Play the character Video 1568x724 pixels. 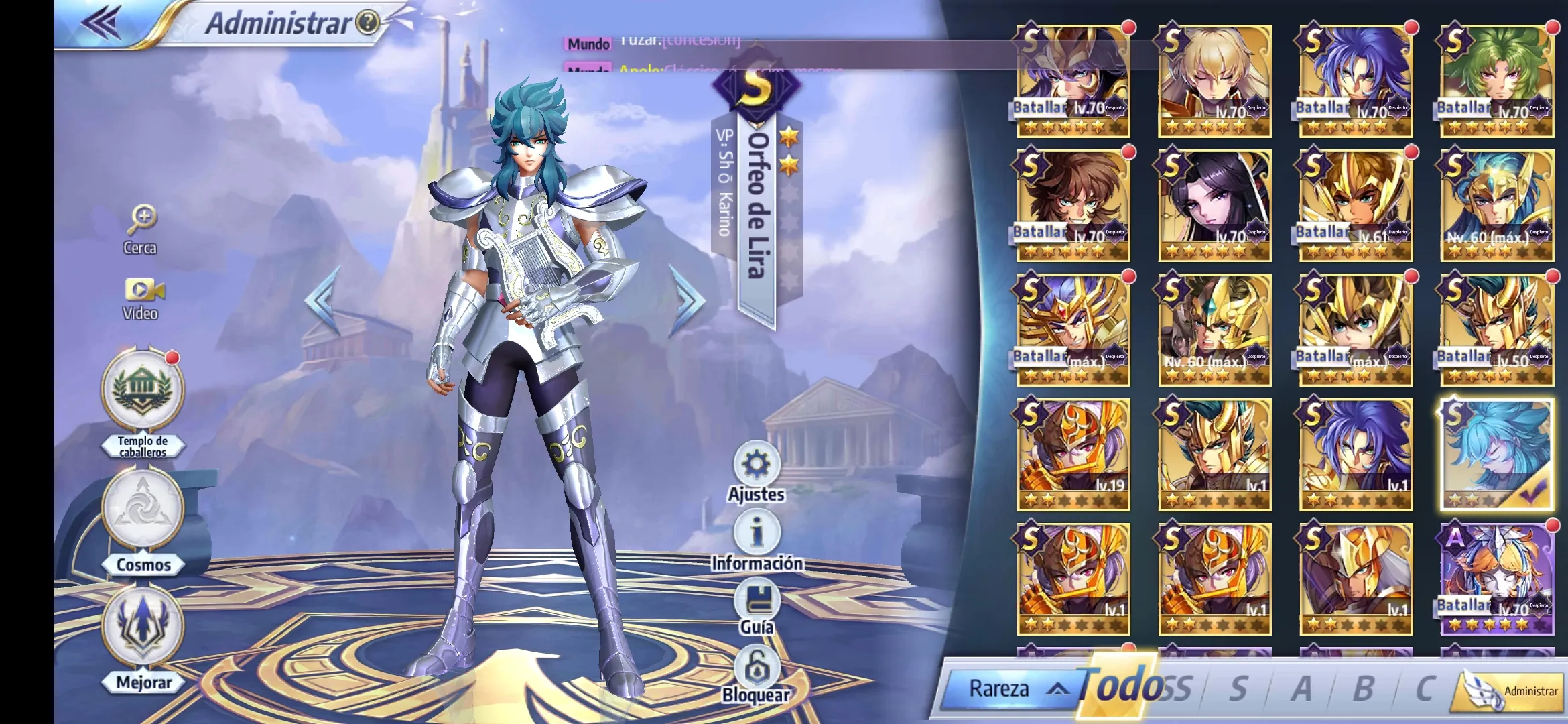click(143, 291)
